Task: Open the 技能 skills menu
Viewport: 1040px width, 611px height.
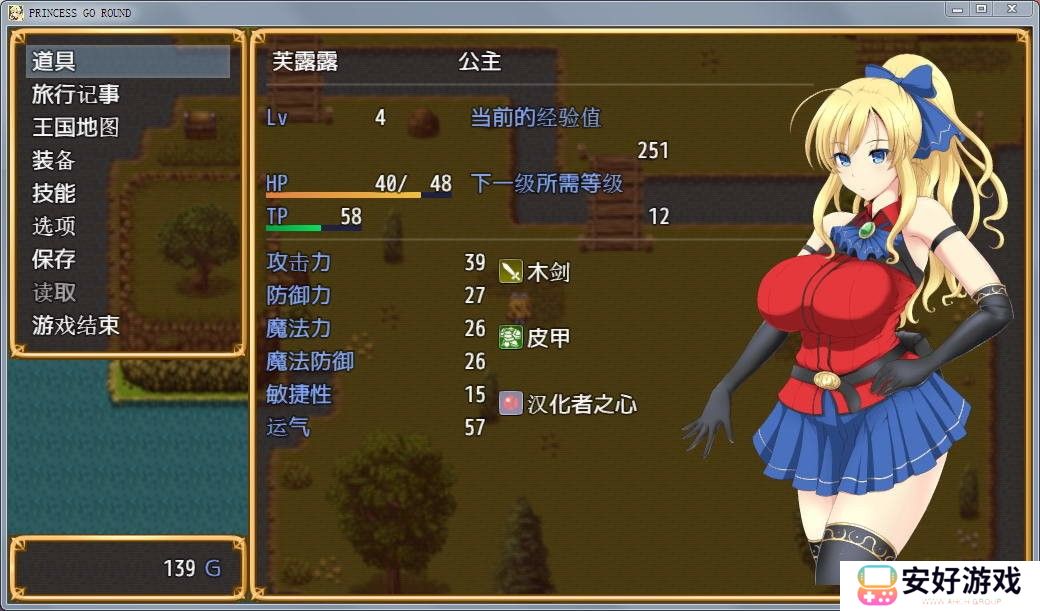Action: coord(54,193)
